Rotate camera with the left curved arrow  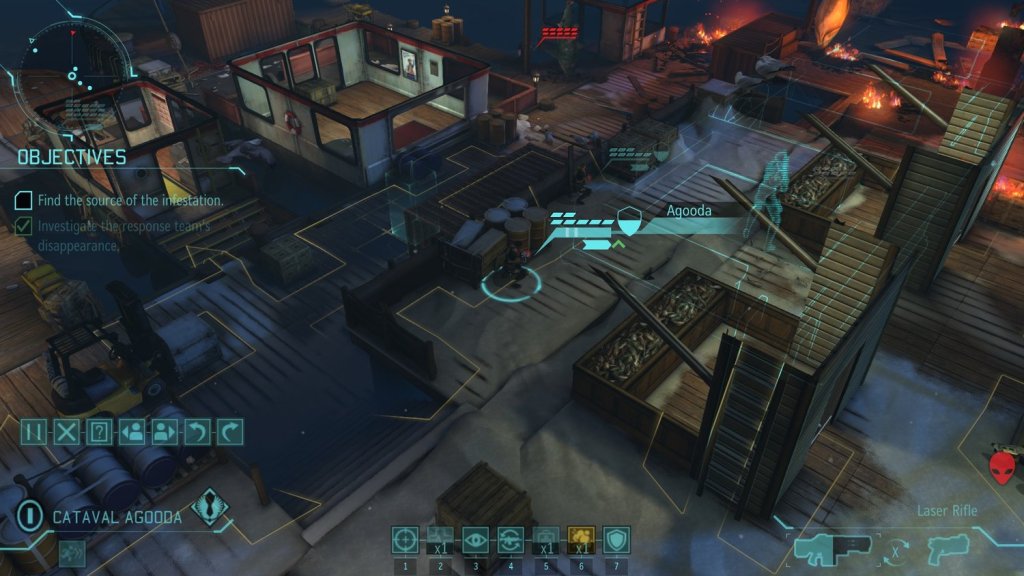198,432
